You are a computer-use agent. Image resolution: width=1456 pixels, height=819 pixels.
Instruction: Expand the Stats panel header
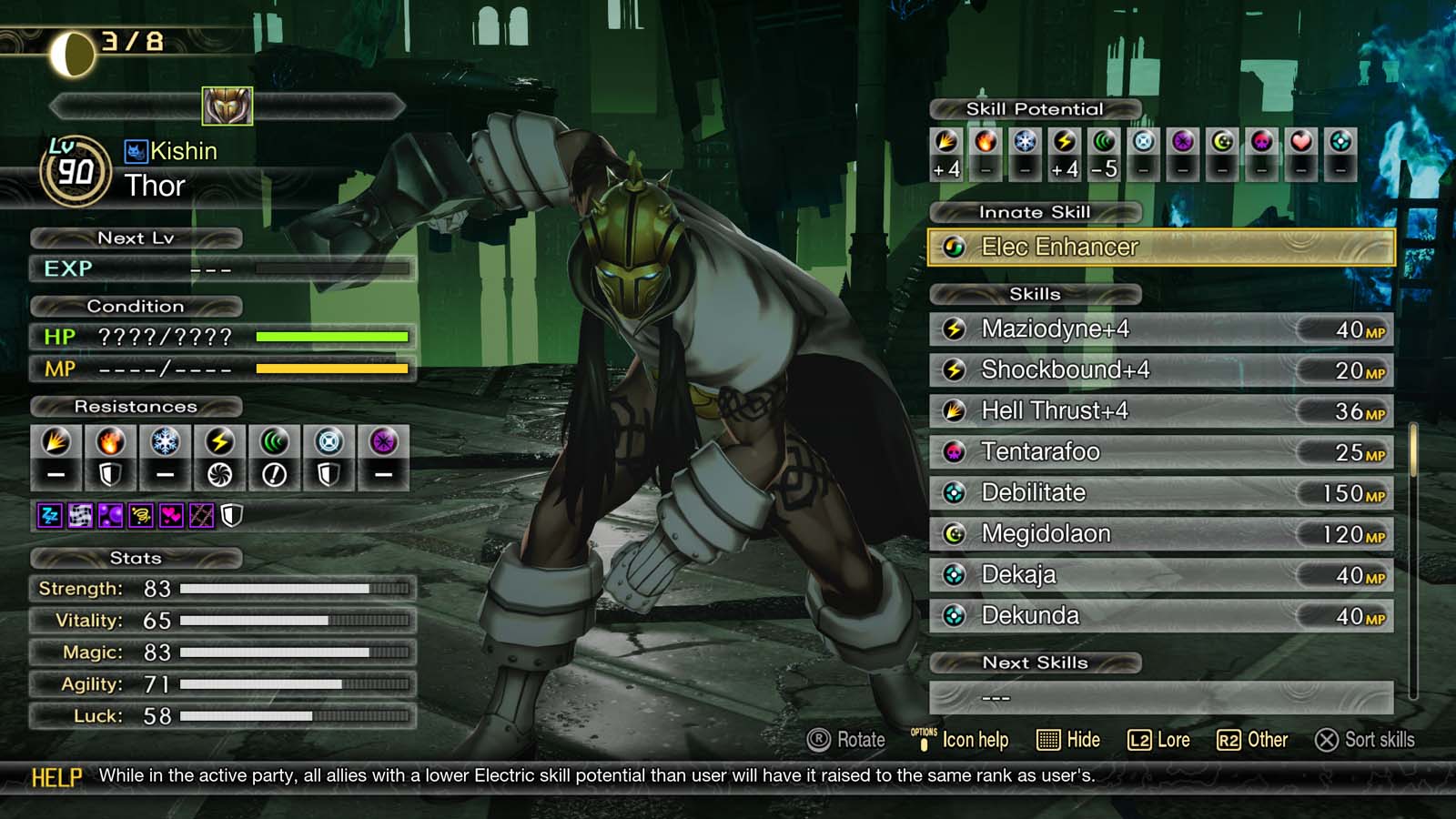click(x=135, y=559)
